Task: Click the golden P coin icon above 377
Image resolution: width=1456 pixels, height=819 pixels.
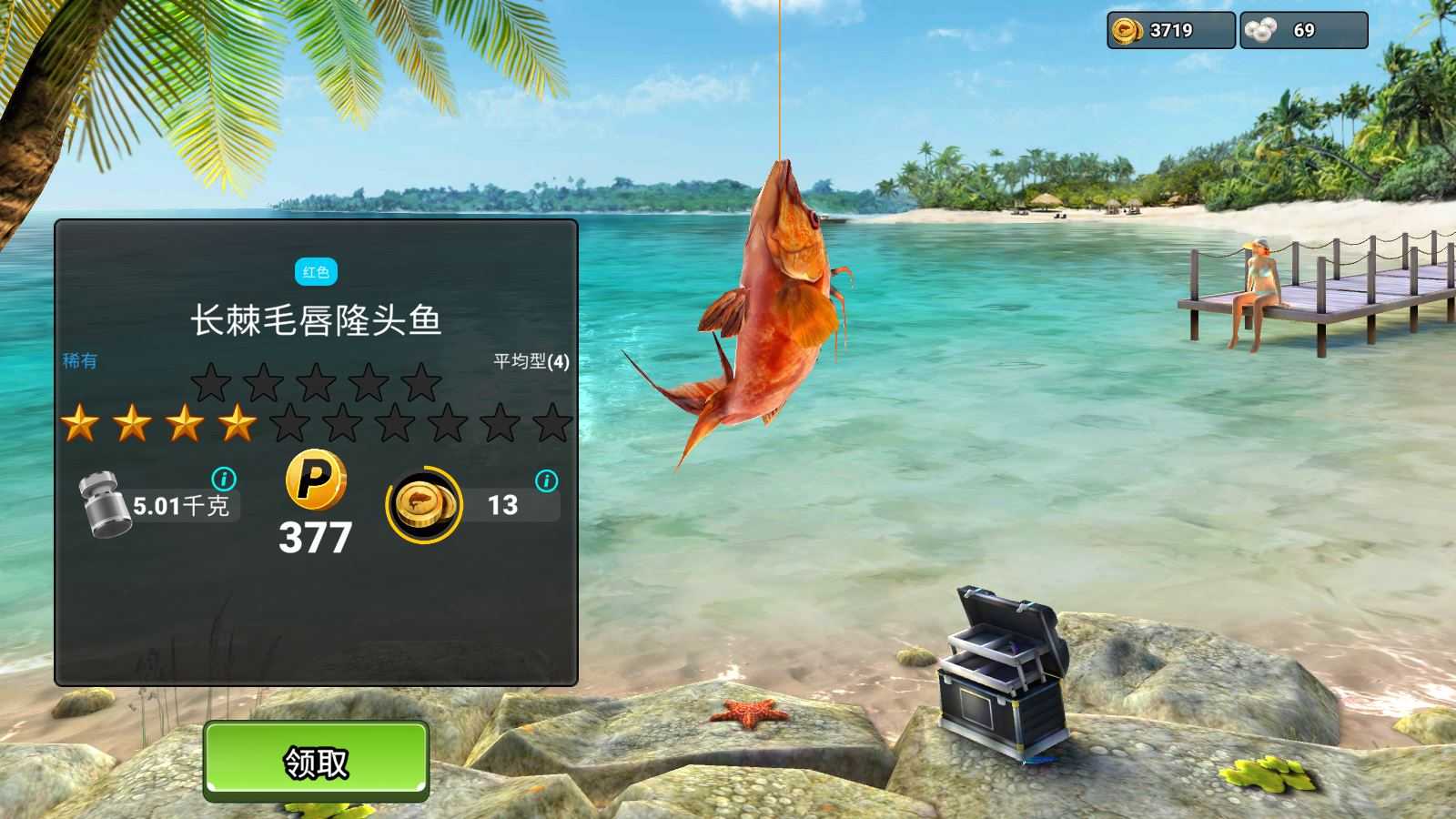Action: (x=314, y=483)
